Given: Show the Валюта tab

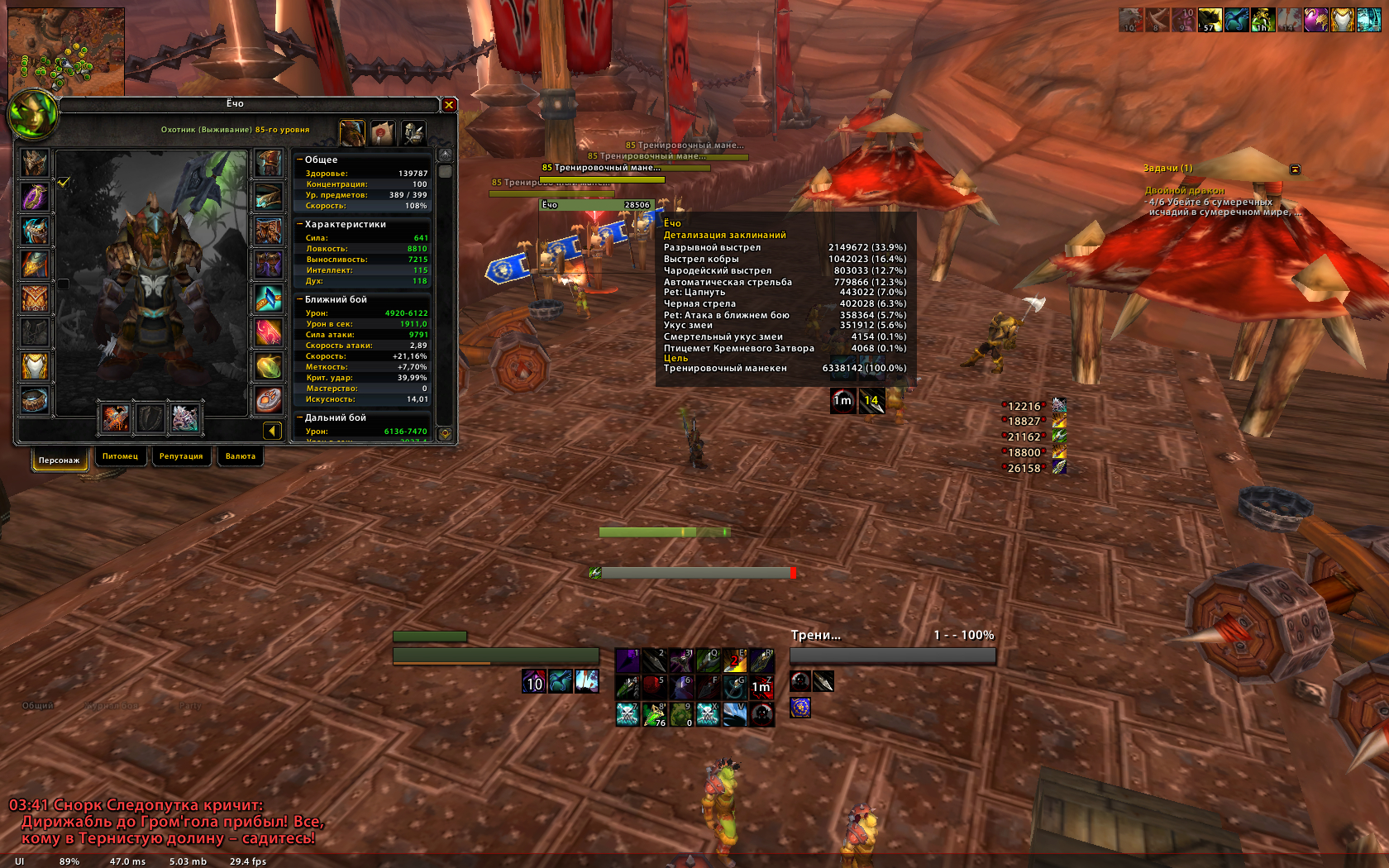Looking at the screenshot, I should coord(241,456).
